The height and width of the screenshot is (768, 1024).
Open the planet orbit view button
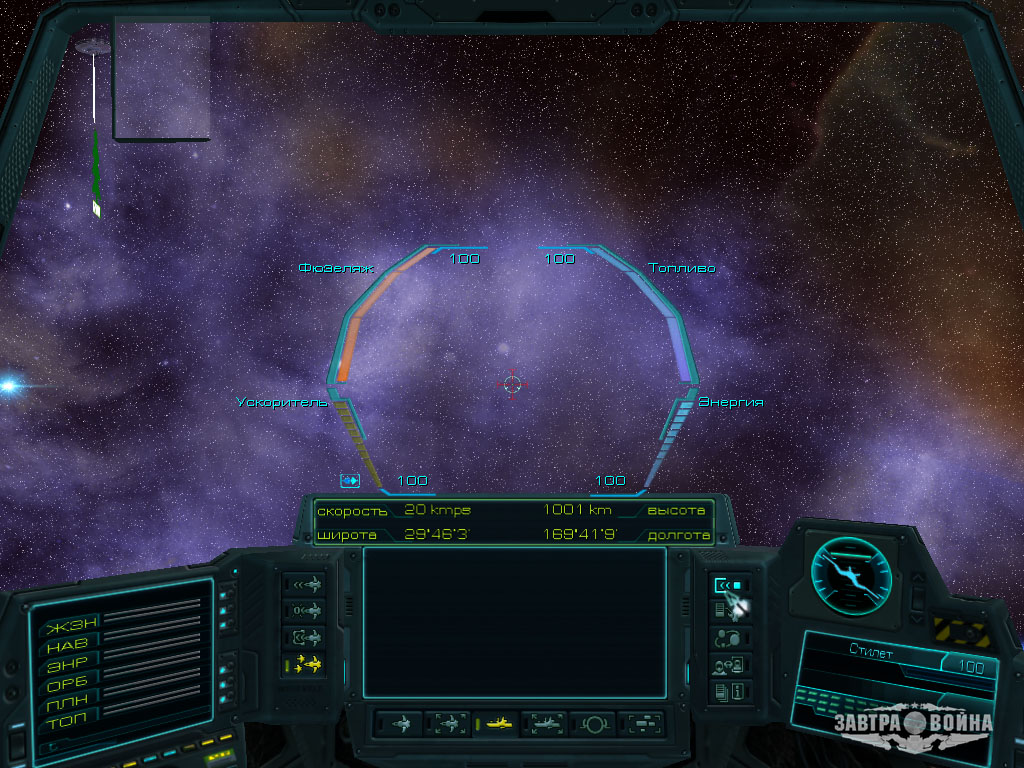coord(593,723)
